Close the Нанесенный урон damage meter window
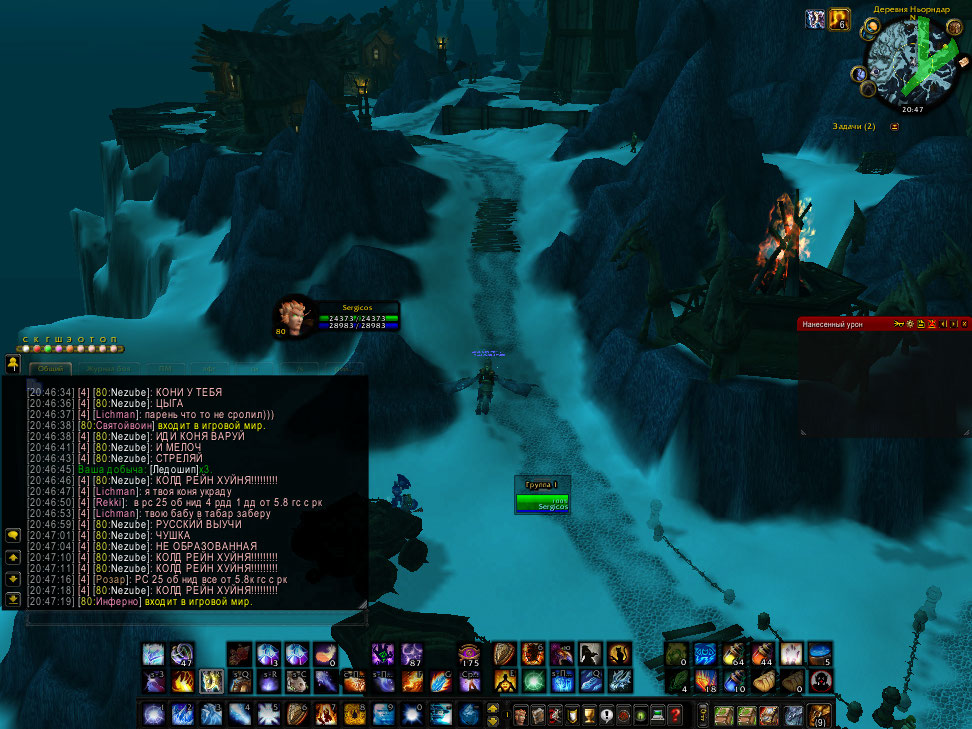 (x=964, y=324)
